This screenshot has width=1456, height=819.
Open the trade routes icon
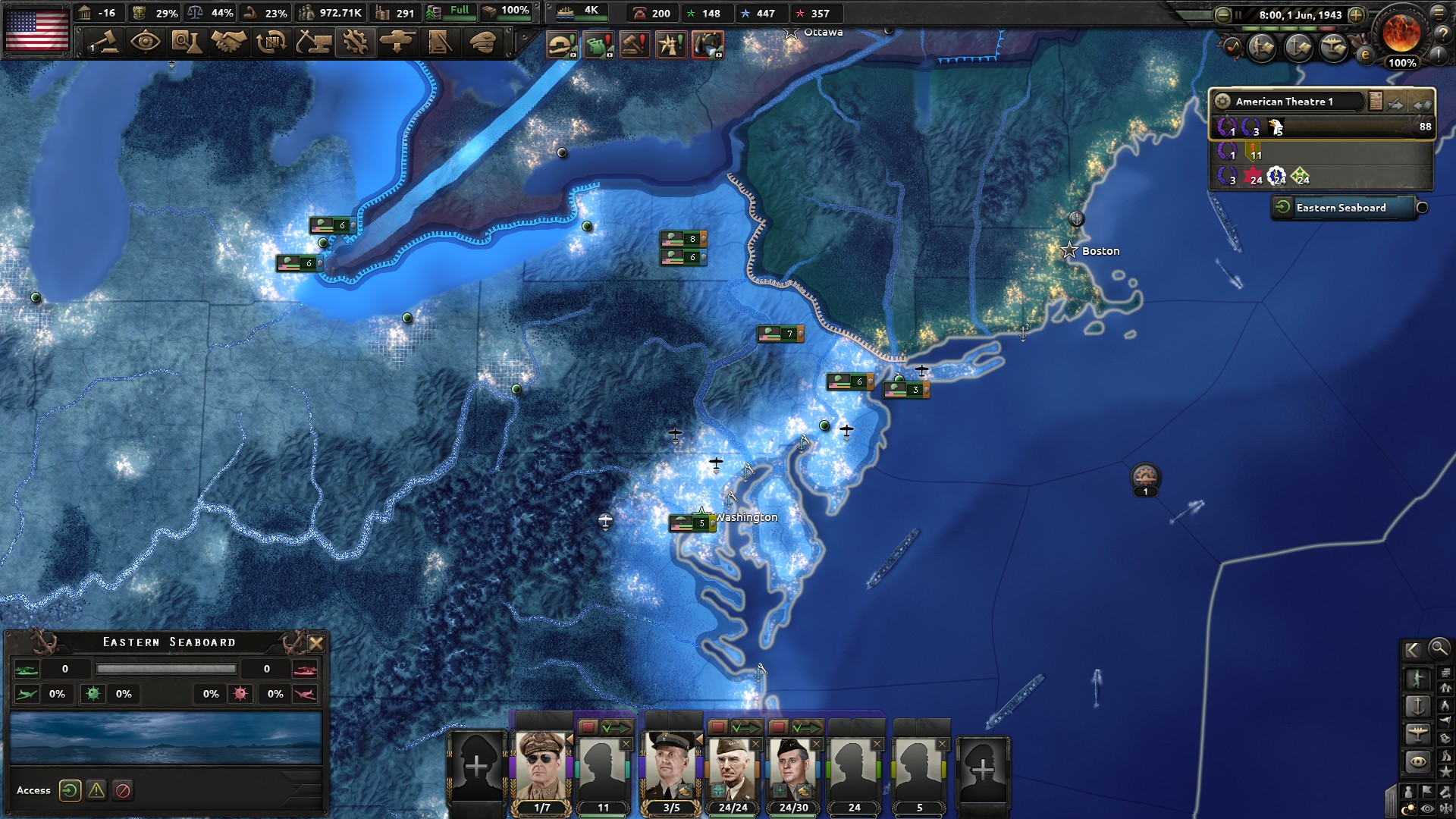click(x=272, y=43)
